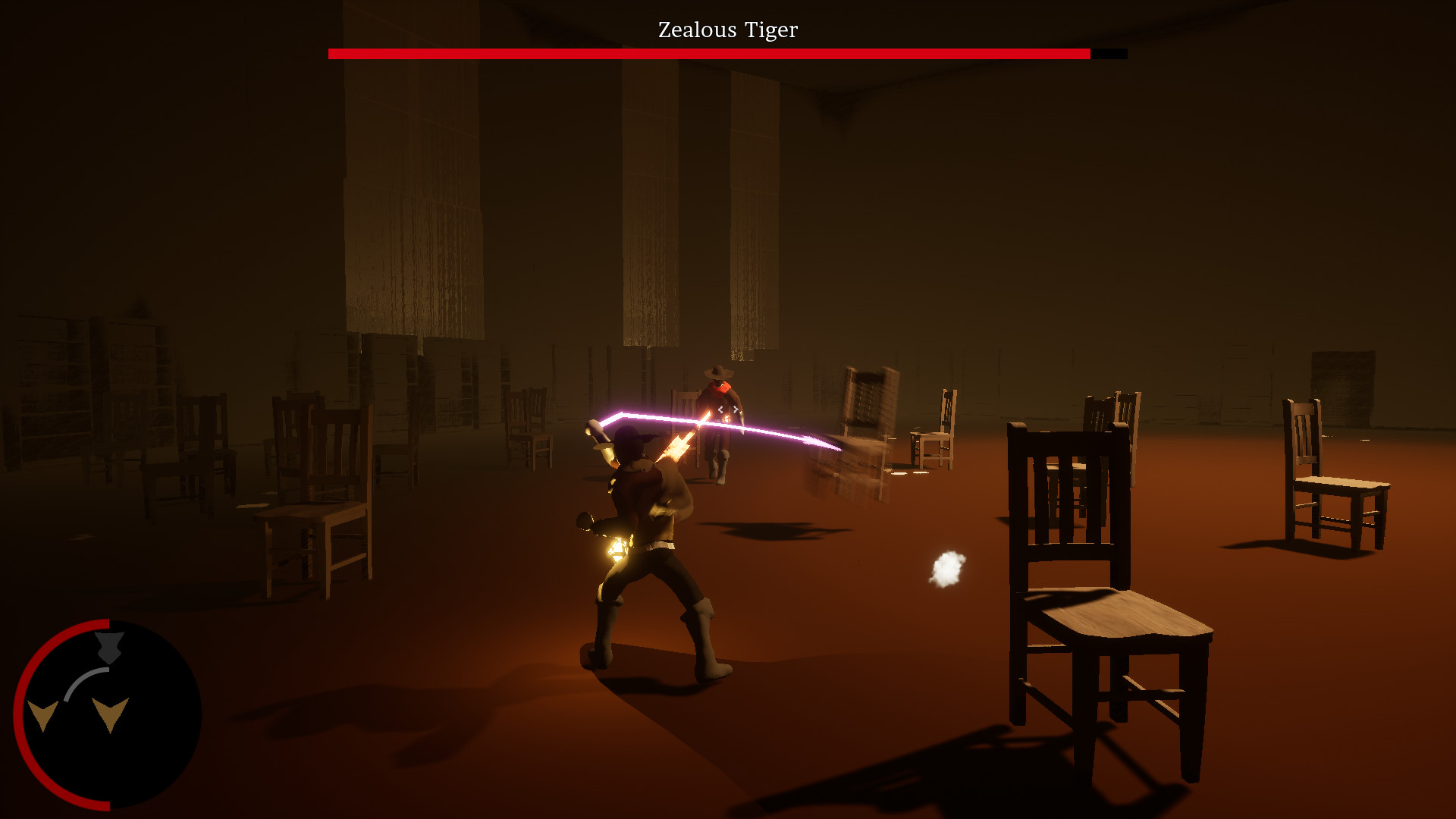This screenshot has width=1456, height=819.
Task: Click the red boss health bar at the top
Action: pyautogui.click(x=705, y=54)
